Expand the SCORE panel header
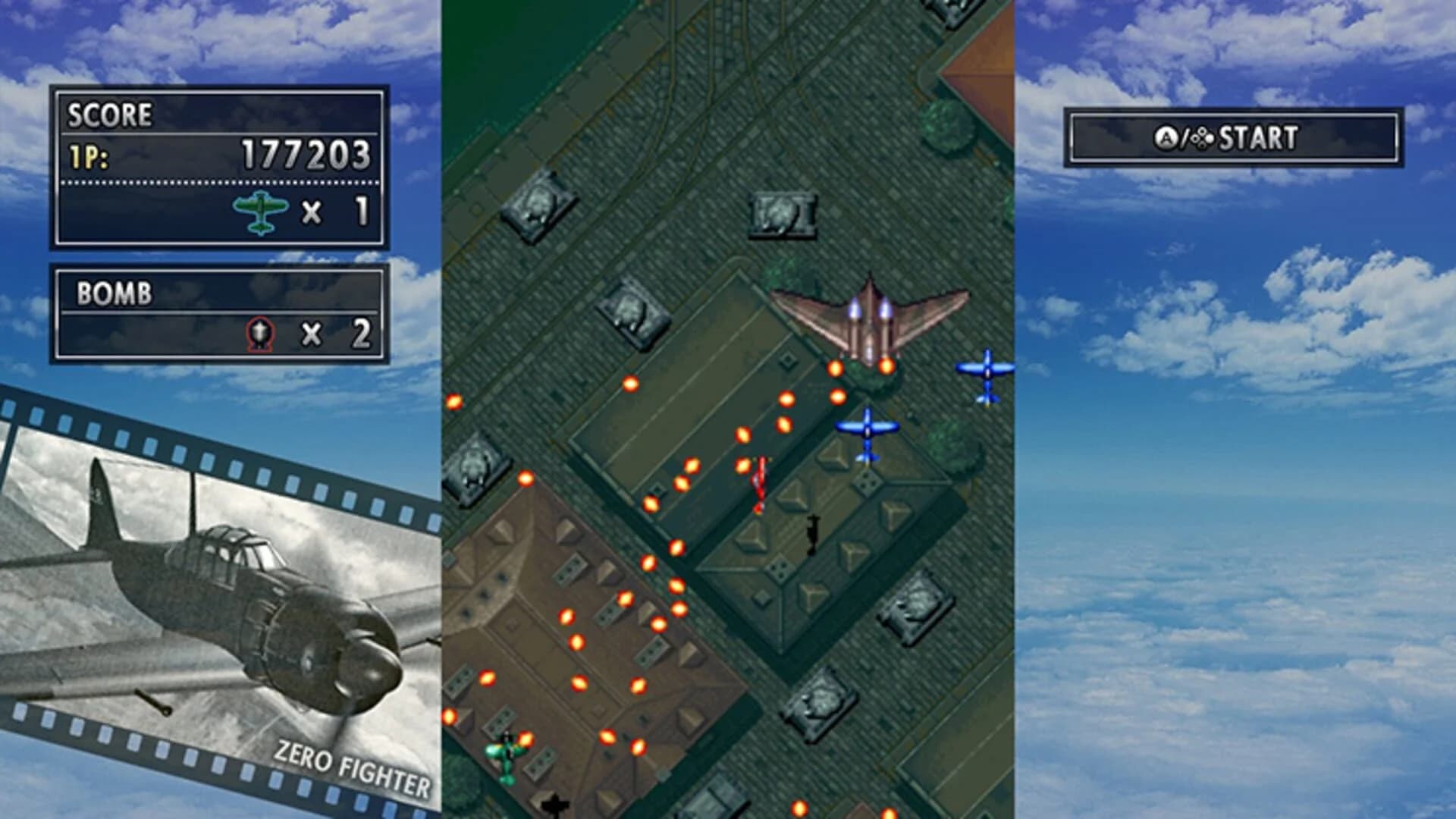 click(110, 115)
